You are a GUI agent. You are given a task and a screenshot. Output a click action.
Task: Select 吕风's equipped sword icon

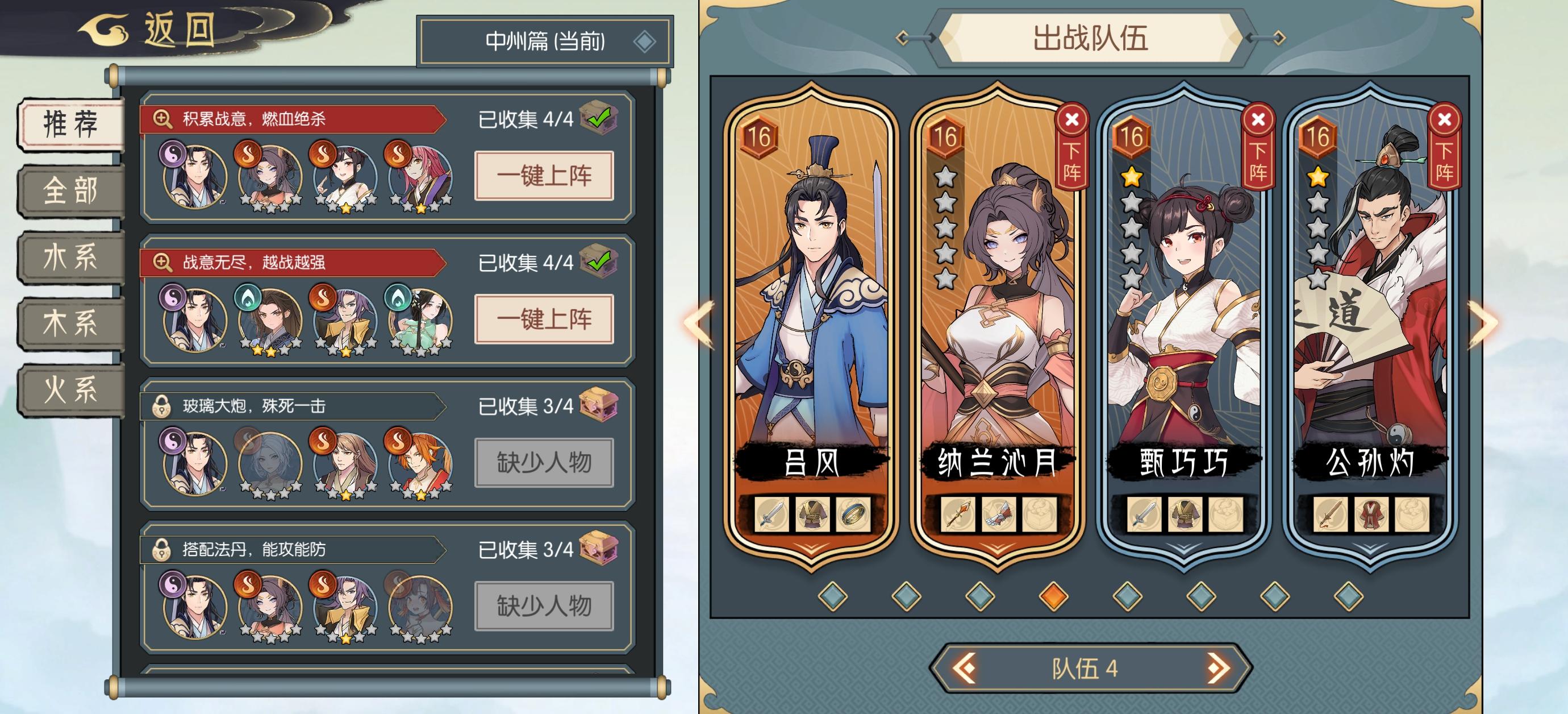[773, 515]
